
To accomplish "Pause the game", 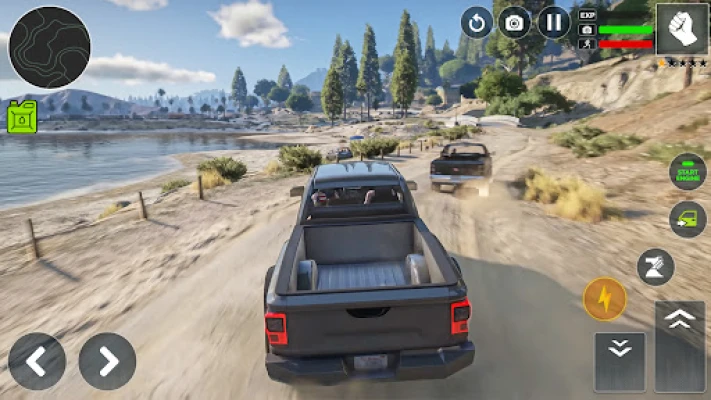I will coord(554,22).
